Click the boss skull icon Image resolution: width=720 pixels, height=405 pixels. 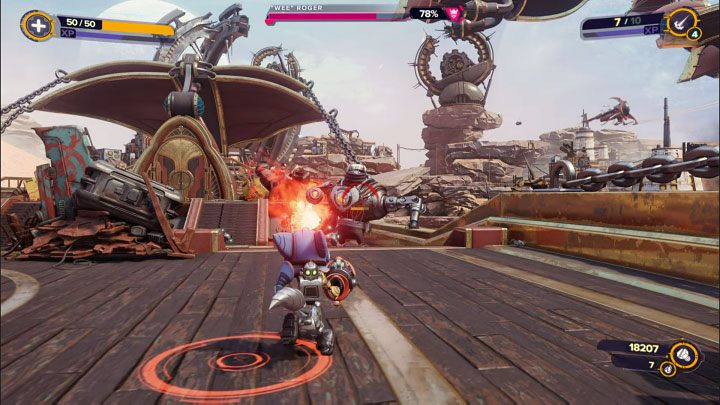(x=455, y=13)
